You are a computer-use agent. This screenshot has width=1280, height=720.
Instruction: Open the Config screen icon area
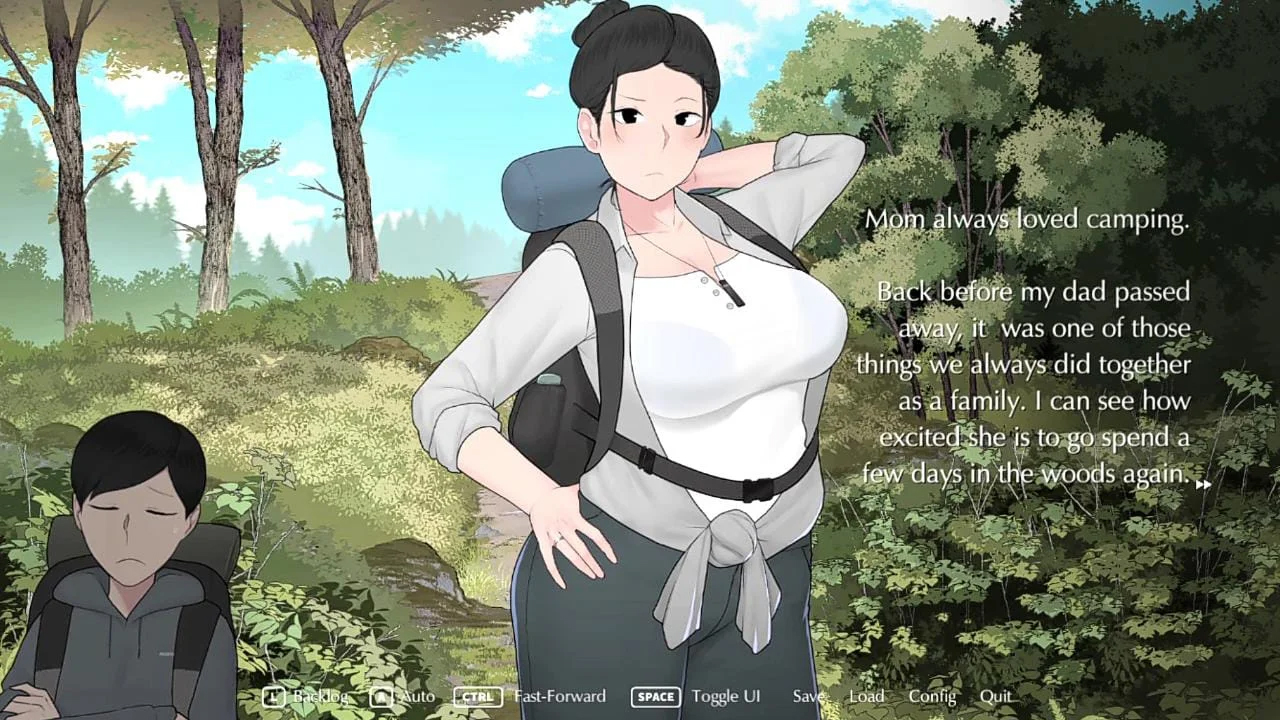931,696
